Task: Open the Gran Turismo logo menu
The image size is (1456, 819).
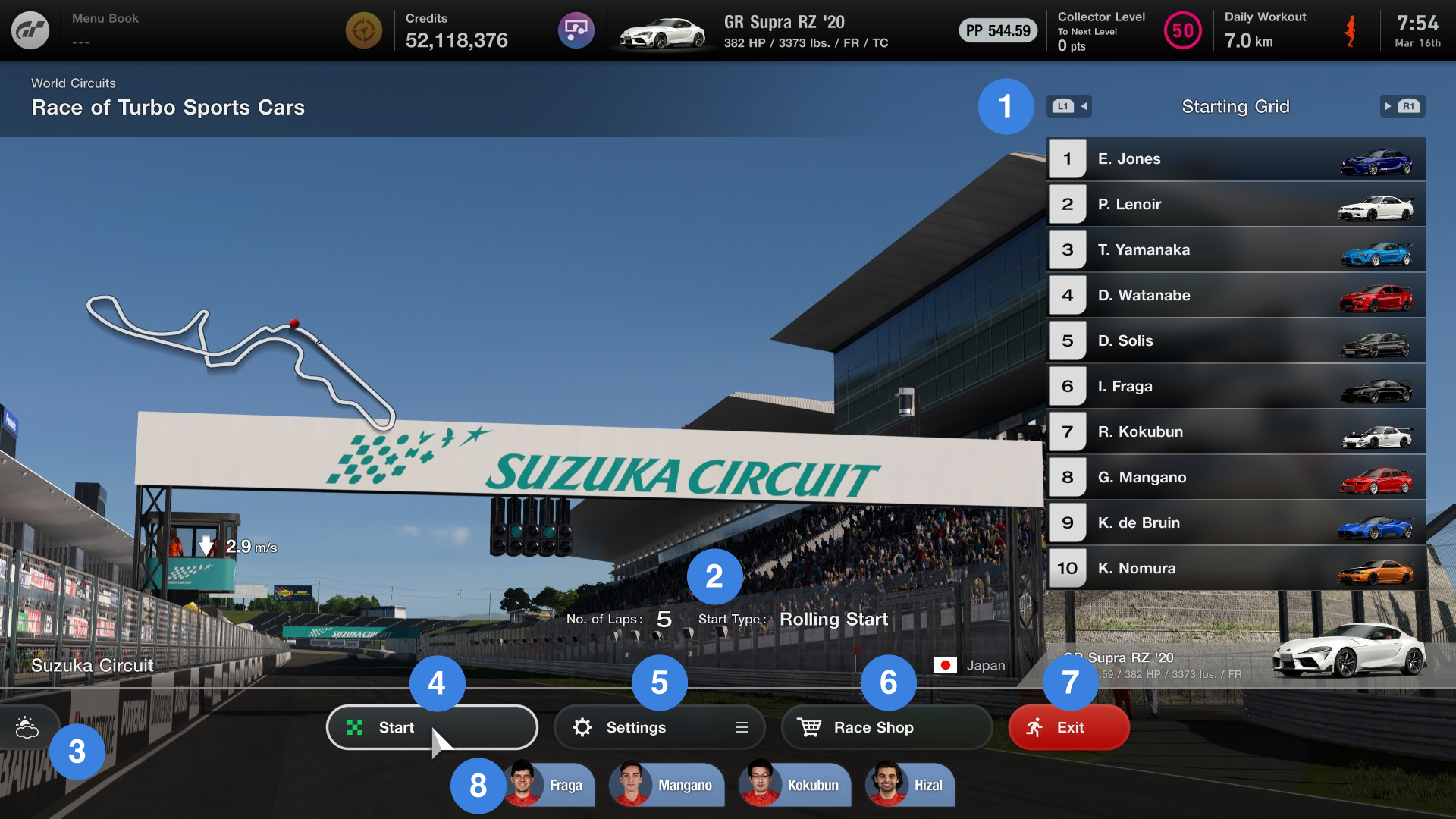Action: pos(30,30)
